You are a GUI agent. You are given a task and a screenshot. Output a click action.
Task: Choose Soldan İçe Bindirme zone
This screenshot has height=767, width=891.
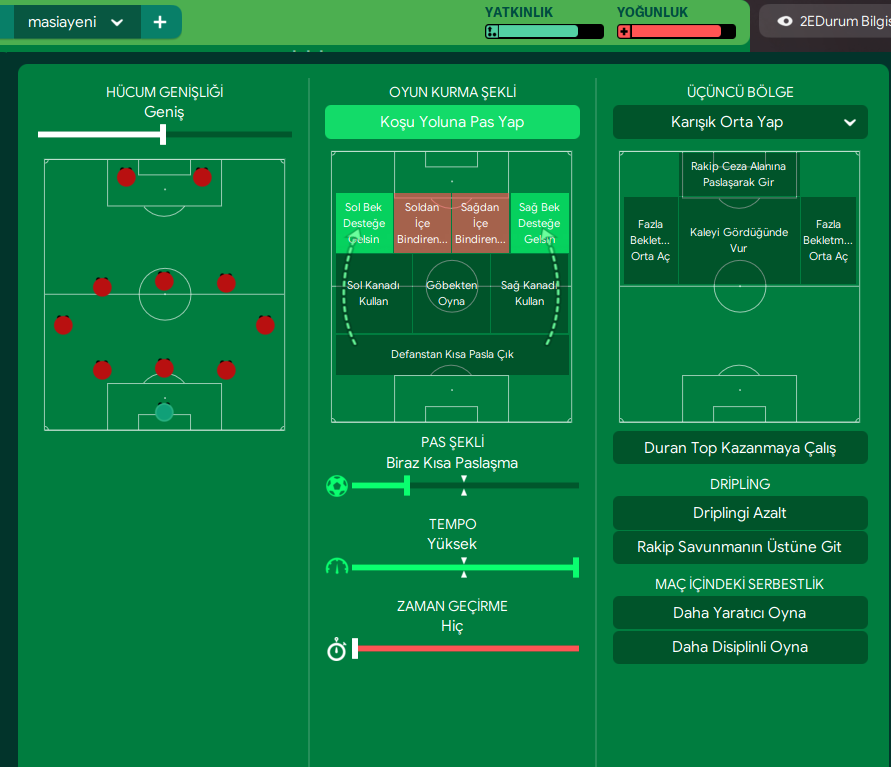tap(423, 223)
